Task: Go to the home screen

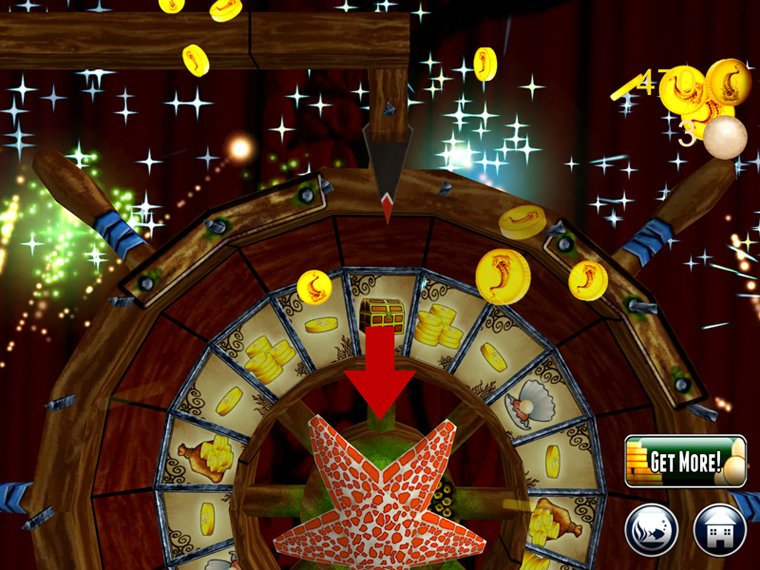Action: point(719,527)
